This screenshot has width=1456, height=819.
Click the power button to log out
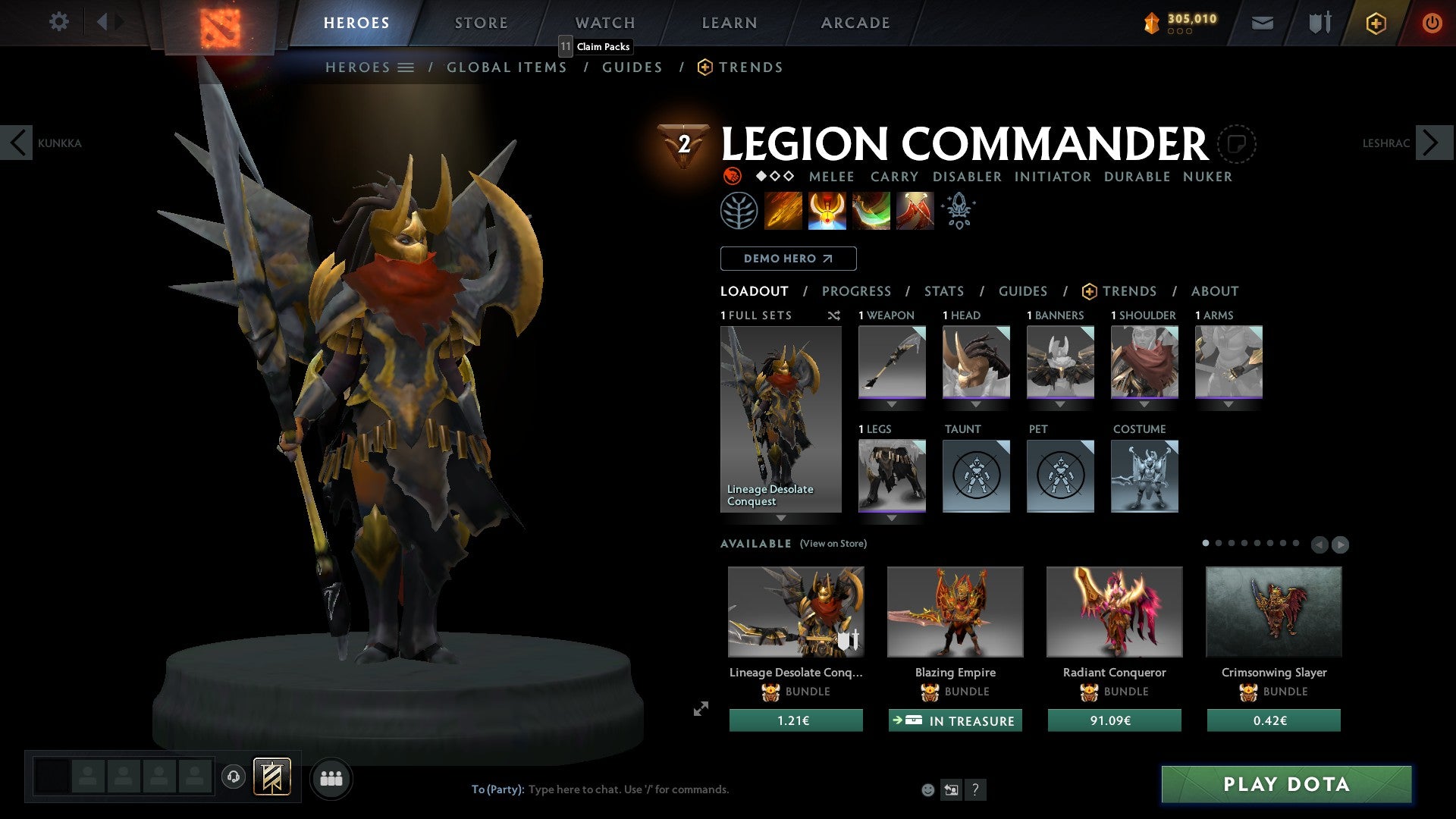coord(1432,23)
